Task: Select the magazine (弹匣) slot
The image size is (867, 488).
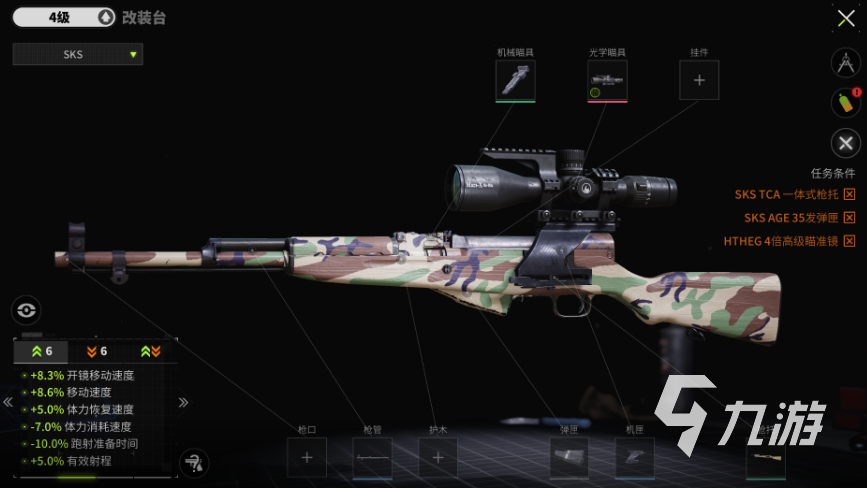Action: (569, 458)
